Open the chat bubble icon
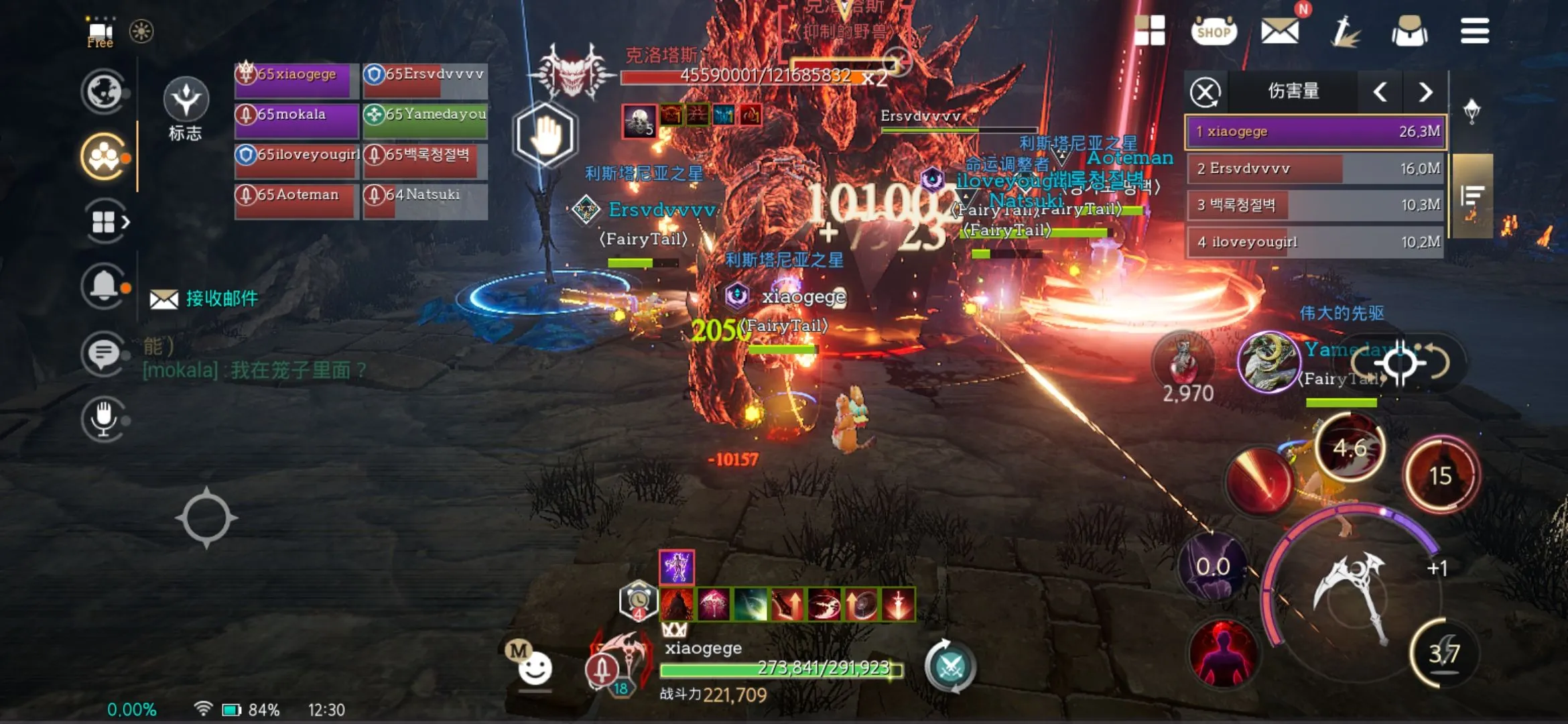1568x724 pixels. coord(103,353)
